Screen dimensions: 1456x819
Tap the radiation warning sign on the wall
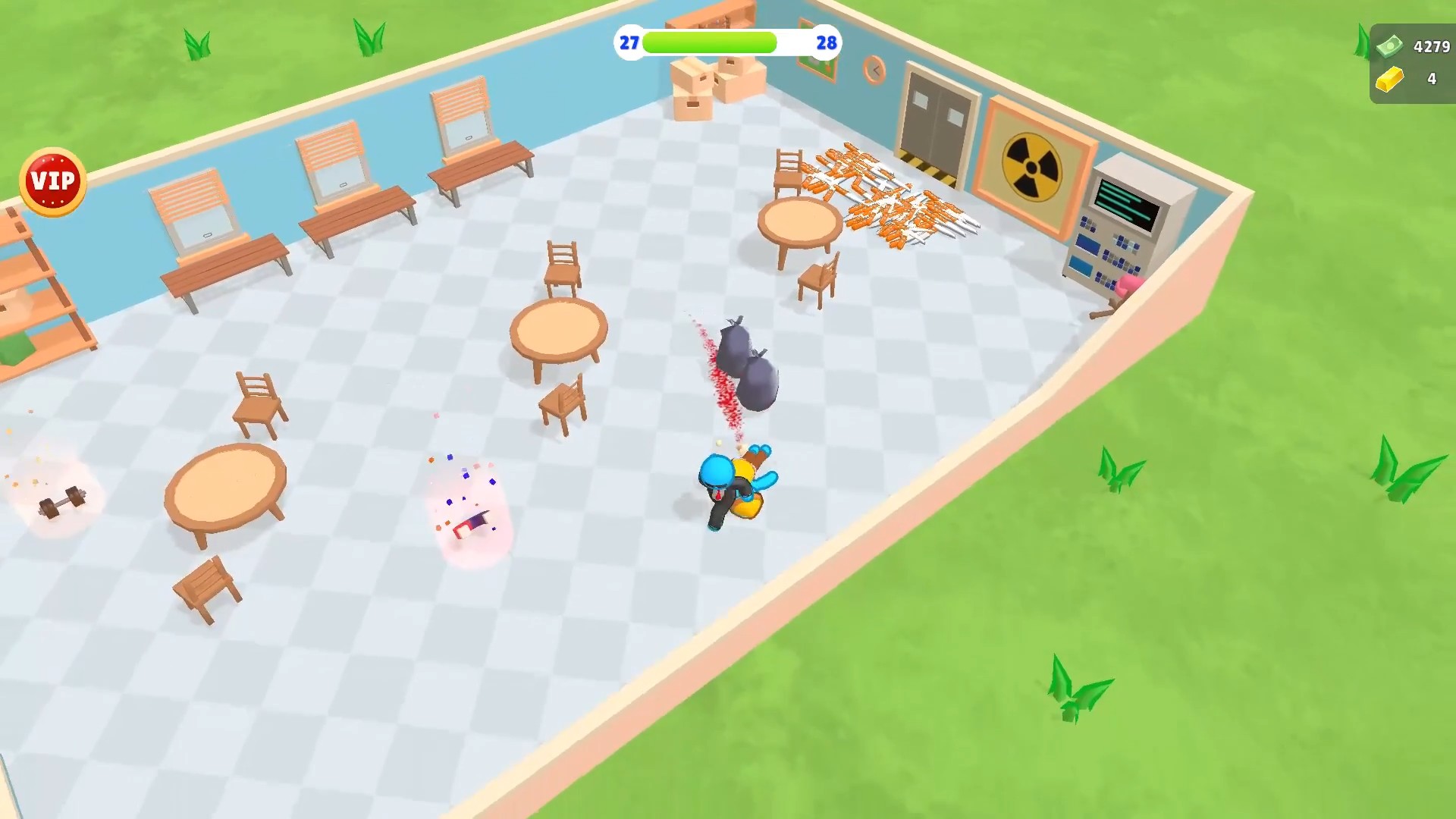[1031, 165]
